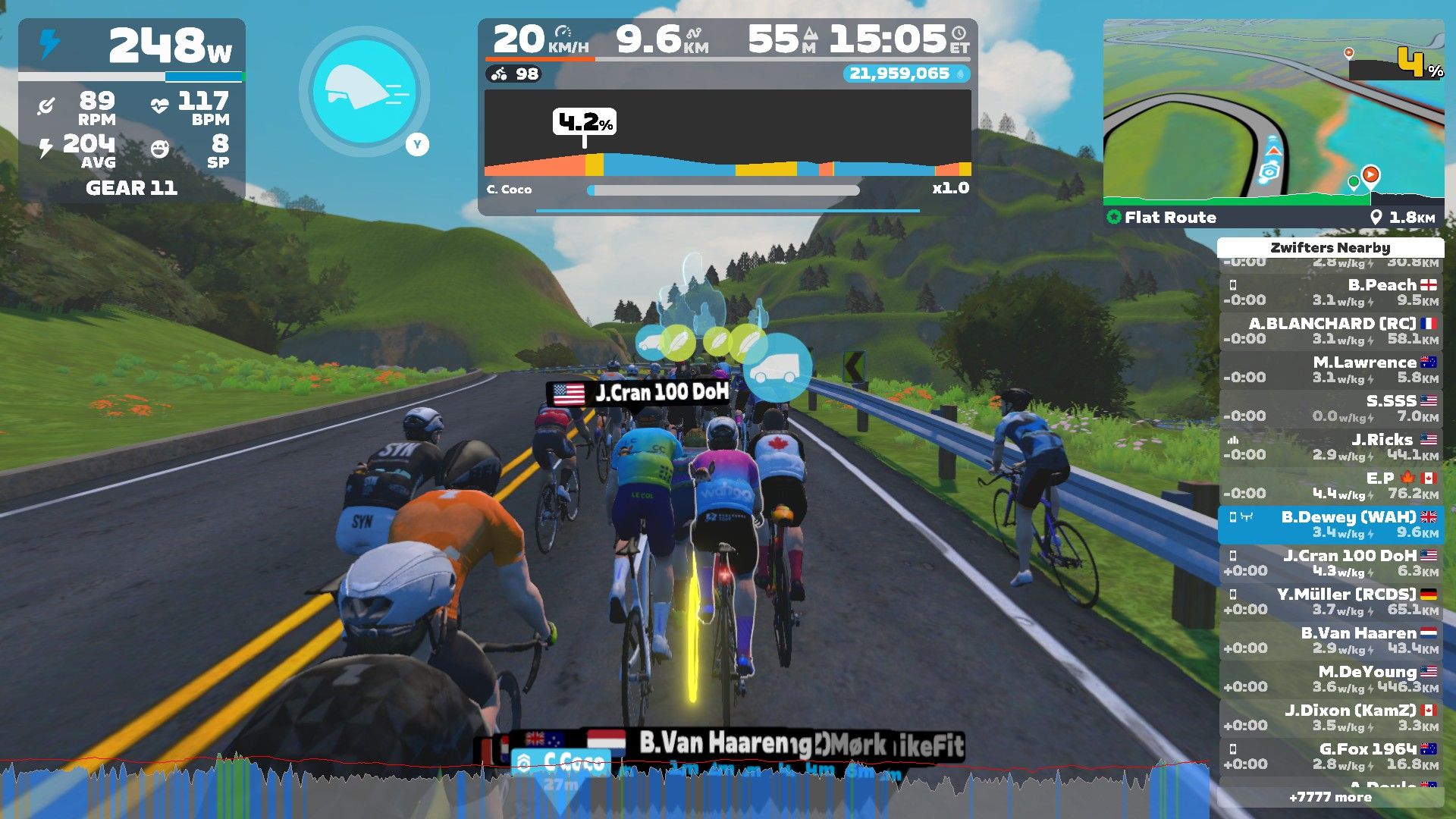The width and height of the screenshot is (1456, 819).
Task: Open the 248w power stats panel
Action: (x=131, y=110)
